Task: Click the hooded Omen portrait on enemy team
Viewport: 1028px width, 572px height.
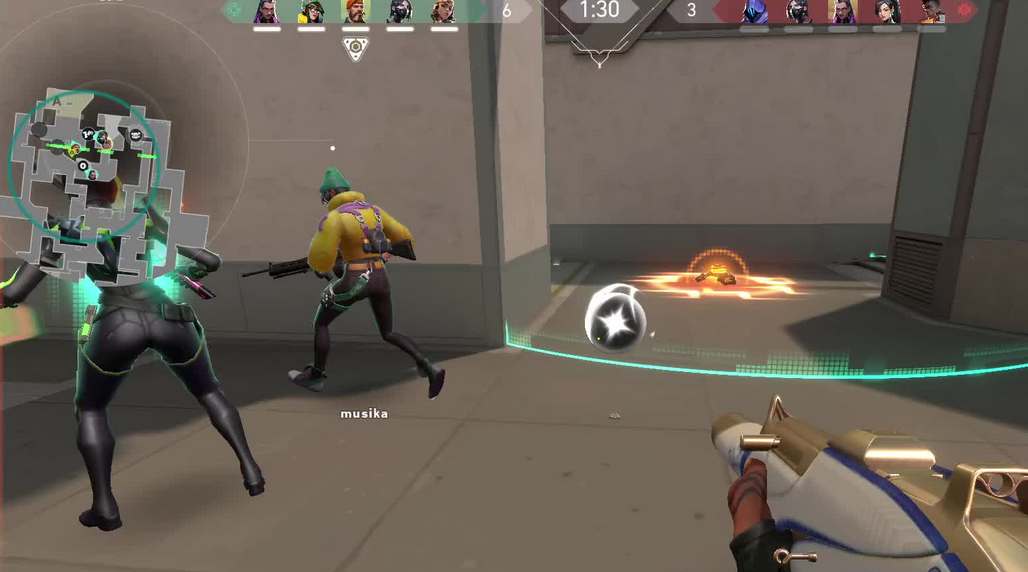Action: 754,11
